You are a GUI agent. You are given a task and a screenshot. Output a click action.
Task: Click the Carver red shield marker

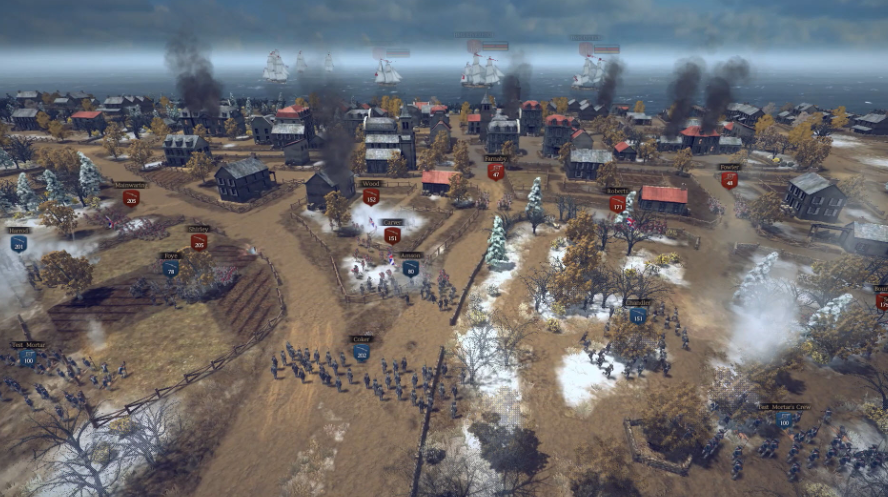(392, 236)
